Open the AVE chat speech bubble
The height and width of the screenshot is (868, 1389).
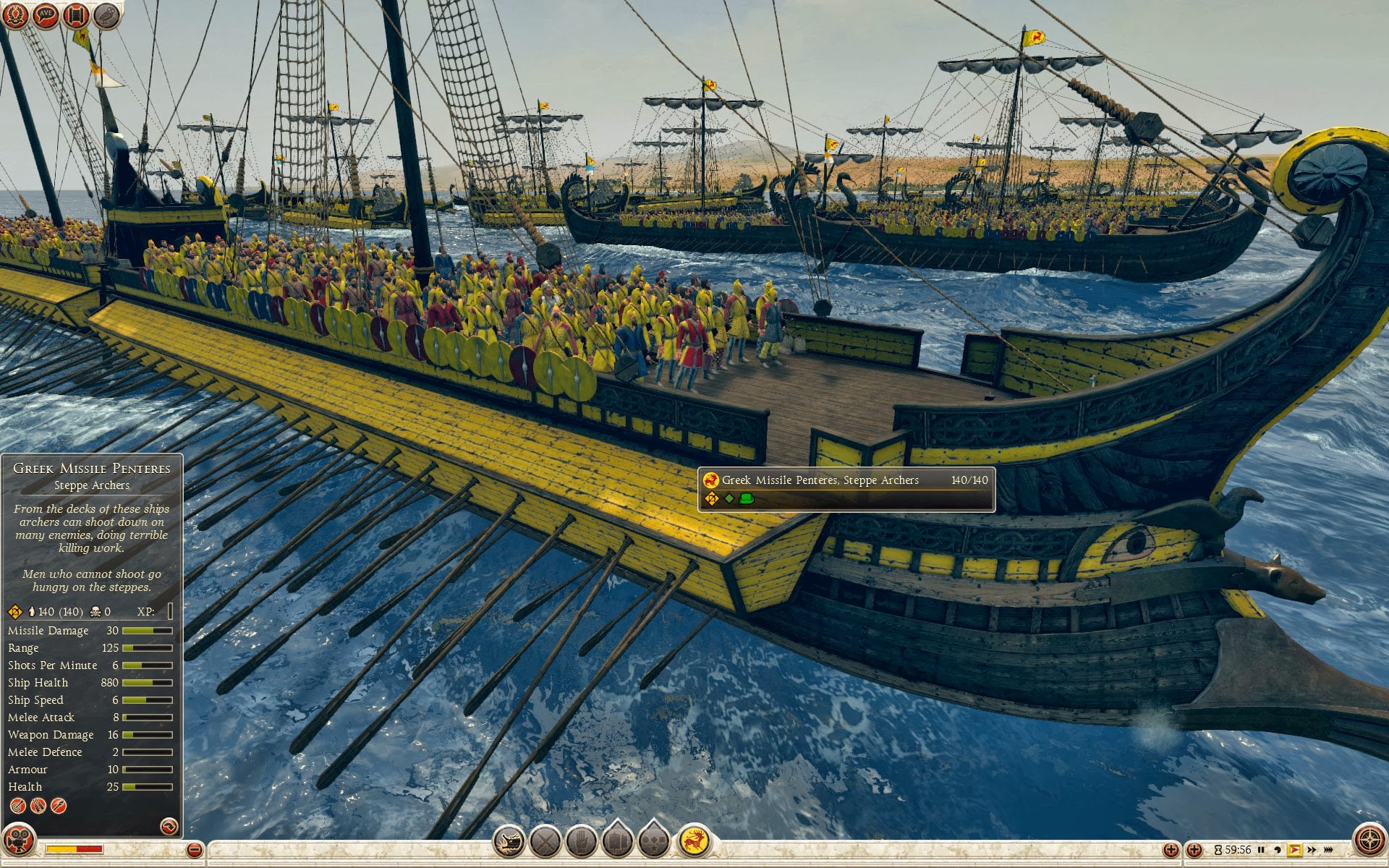(46, 15)
